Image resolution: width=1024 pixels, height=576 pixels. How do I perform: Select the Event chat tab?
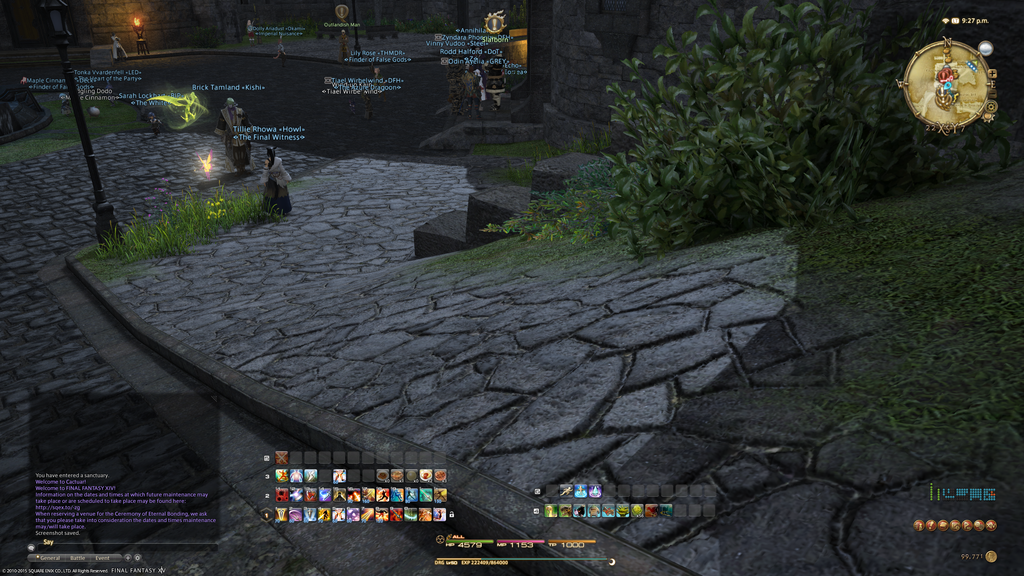[x=103, y=558]
